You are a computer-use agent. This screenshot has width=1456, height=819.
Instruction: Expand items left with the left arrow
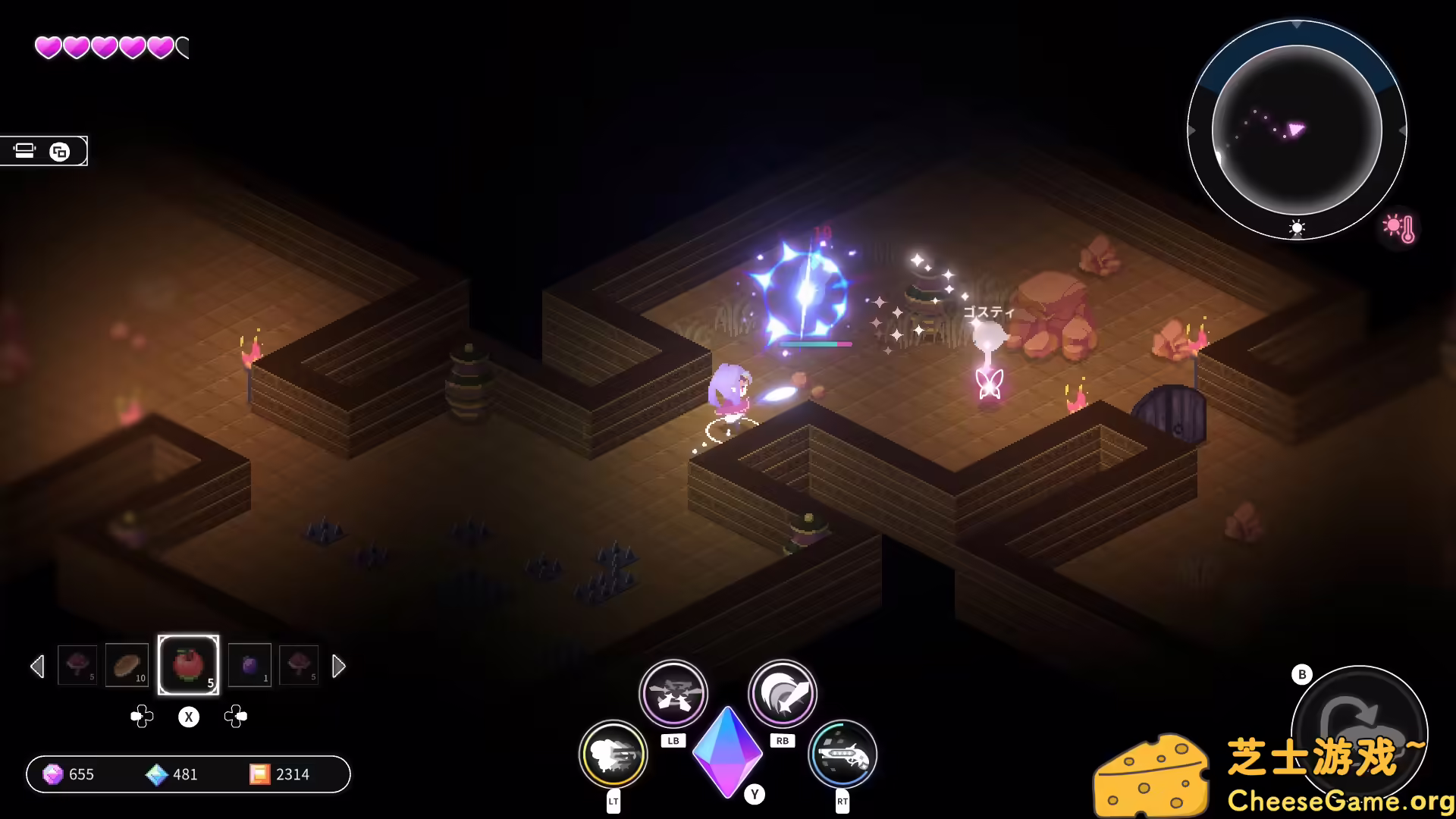[37, 666]
